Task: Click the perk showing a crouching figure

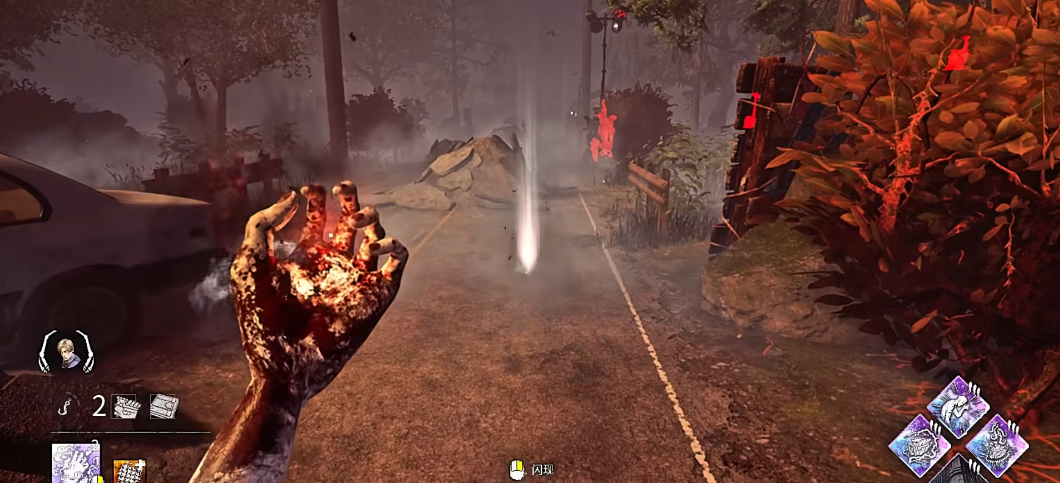Action: [958, 406]
